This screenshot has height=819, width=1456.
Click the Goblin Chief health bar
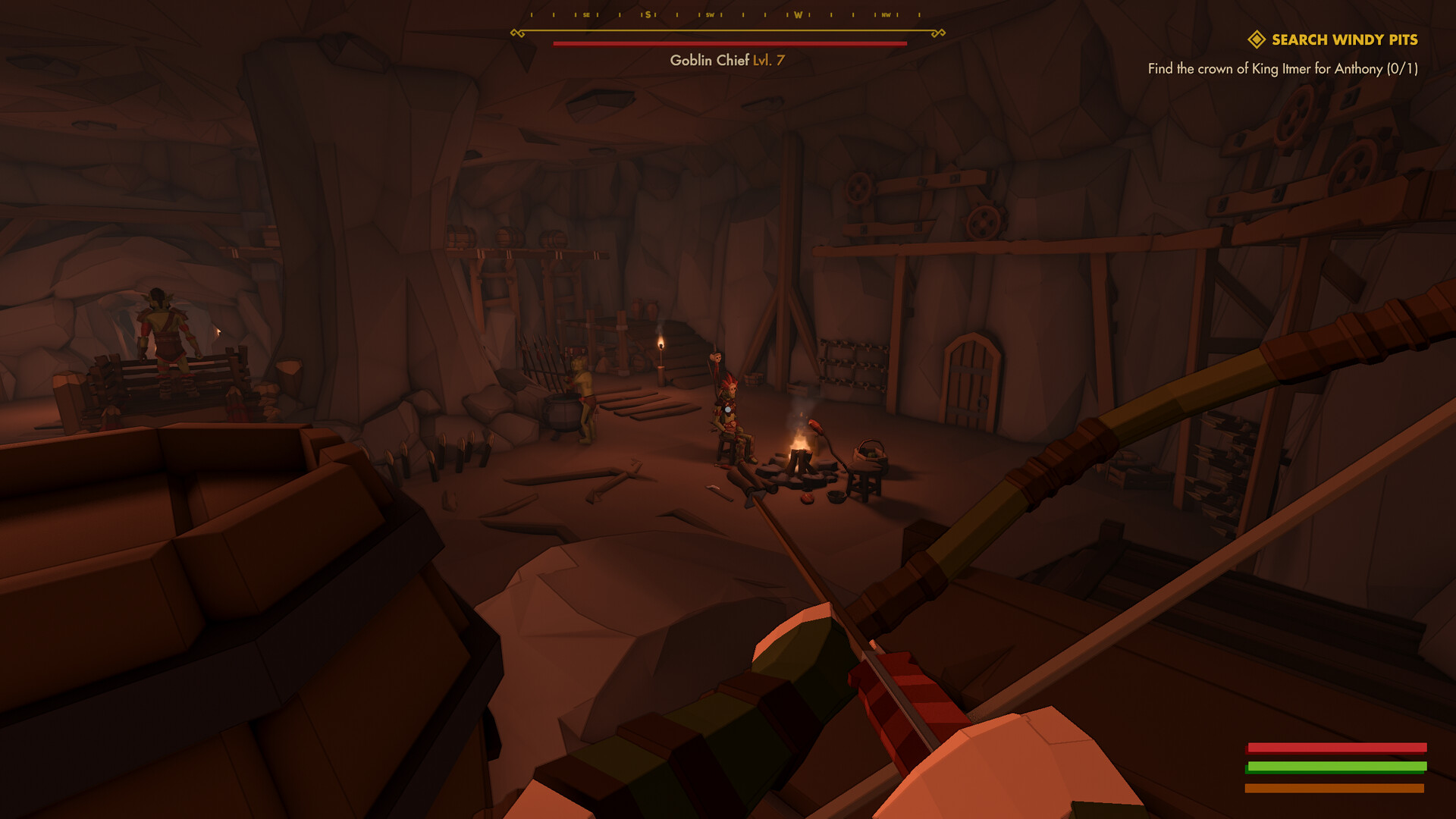pyautogui.click(x=729, y=43)
